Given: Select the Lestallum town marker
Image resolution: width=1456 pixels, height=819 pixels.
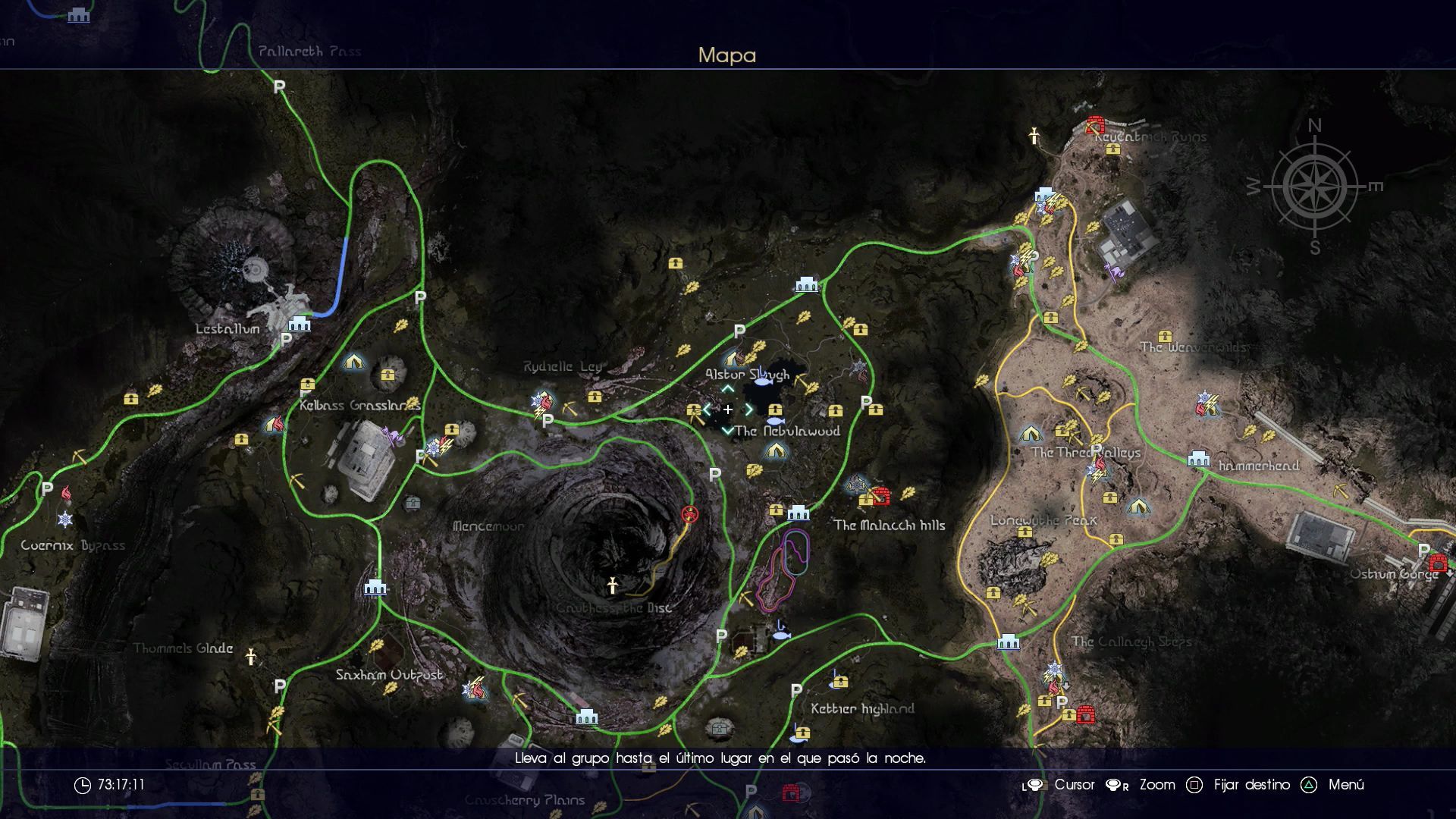Looking at the screenshot, I should [300, 324].
